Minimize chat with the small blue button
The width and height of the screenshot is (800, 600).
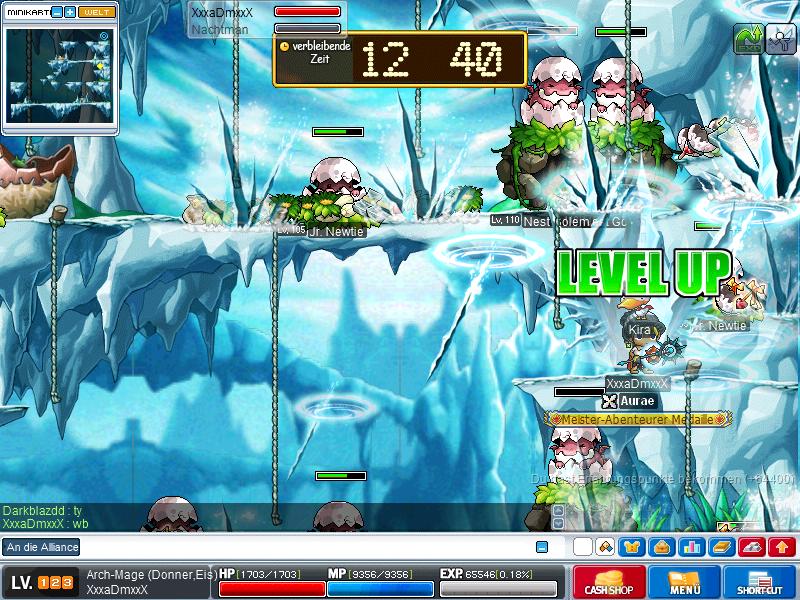point(542,547)
